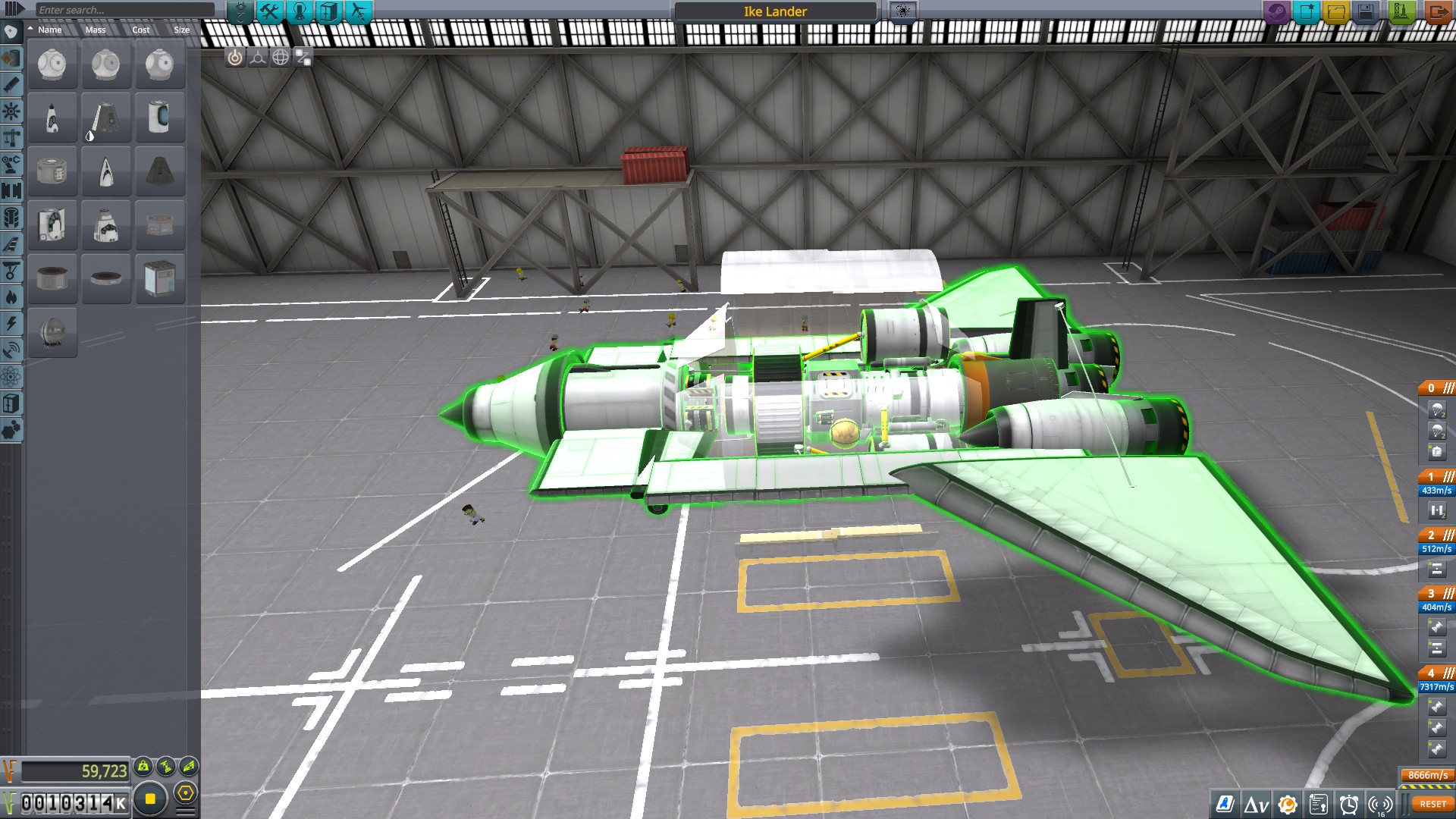The image size is (1456, 819).
Task: Save the craft with floppy disk icon
Action: pos(1366,11)
